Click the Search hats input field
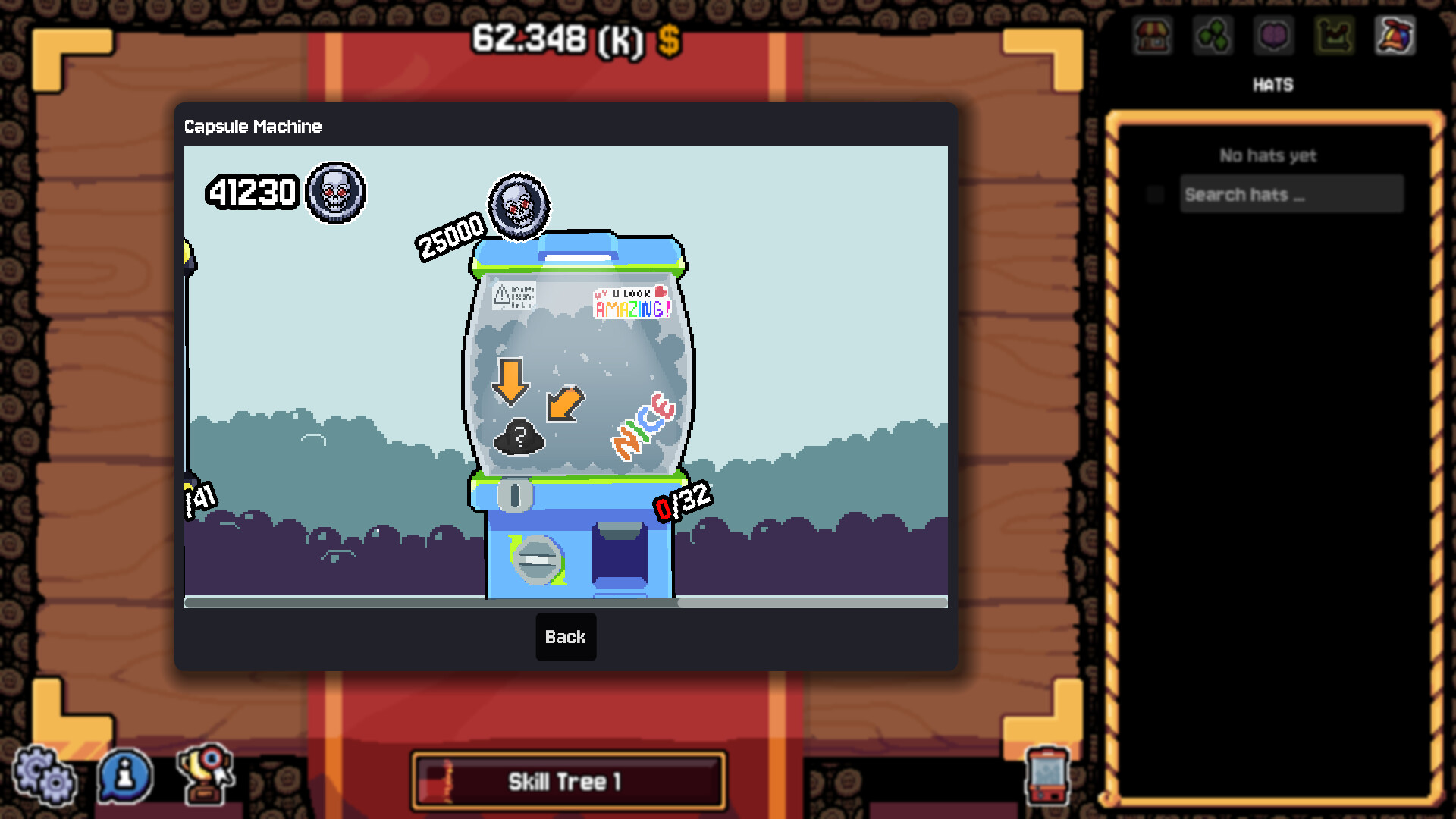This screenshot has width=1456, height=819. click(x=1291, y=194)
